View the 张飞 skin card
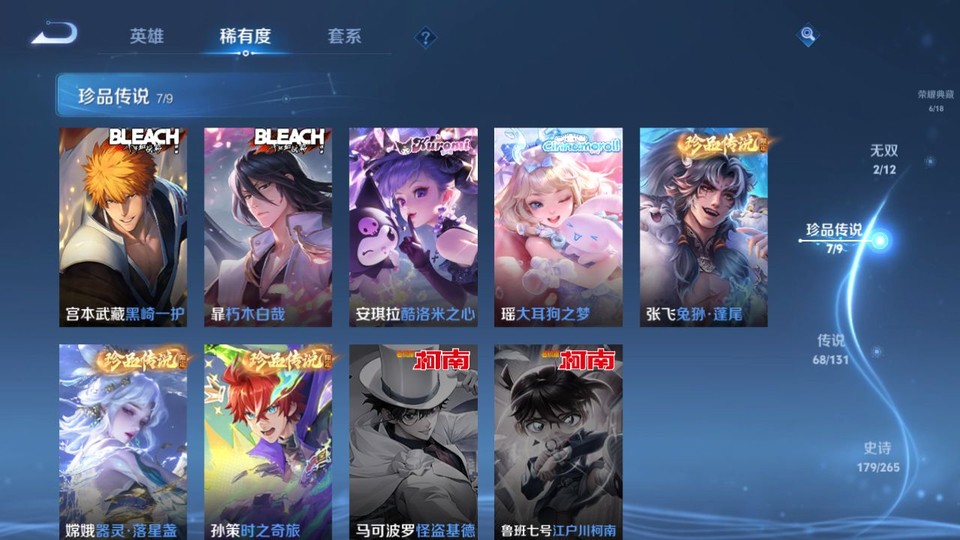This screenshot has height=540, width=960. pyautogui.click(x=704, y=227)
